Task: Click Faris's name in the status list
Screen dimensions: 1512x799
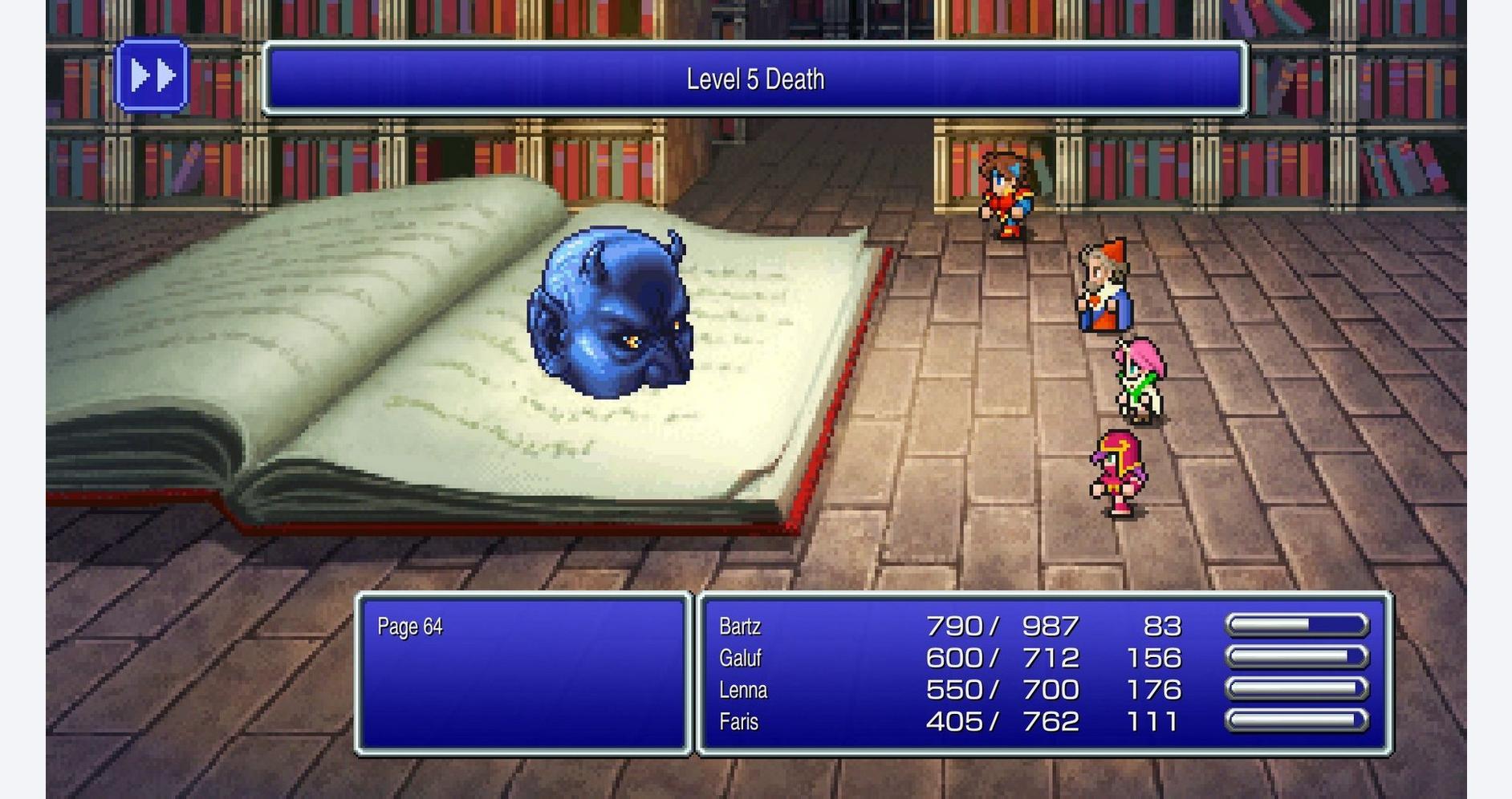Action: point(739,721)
